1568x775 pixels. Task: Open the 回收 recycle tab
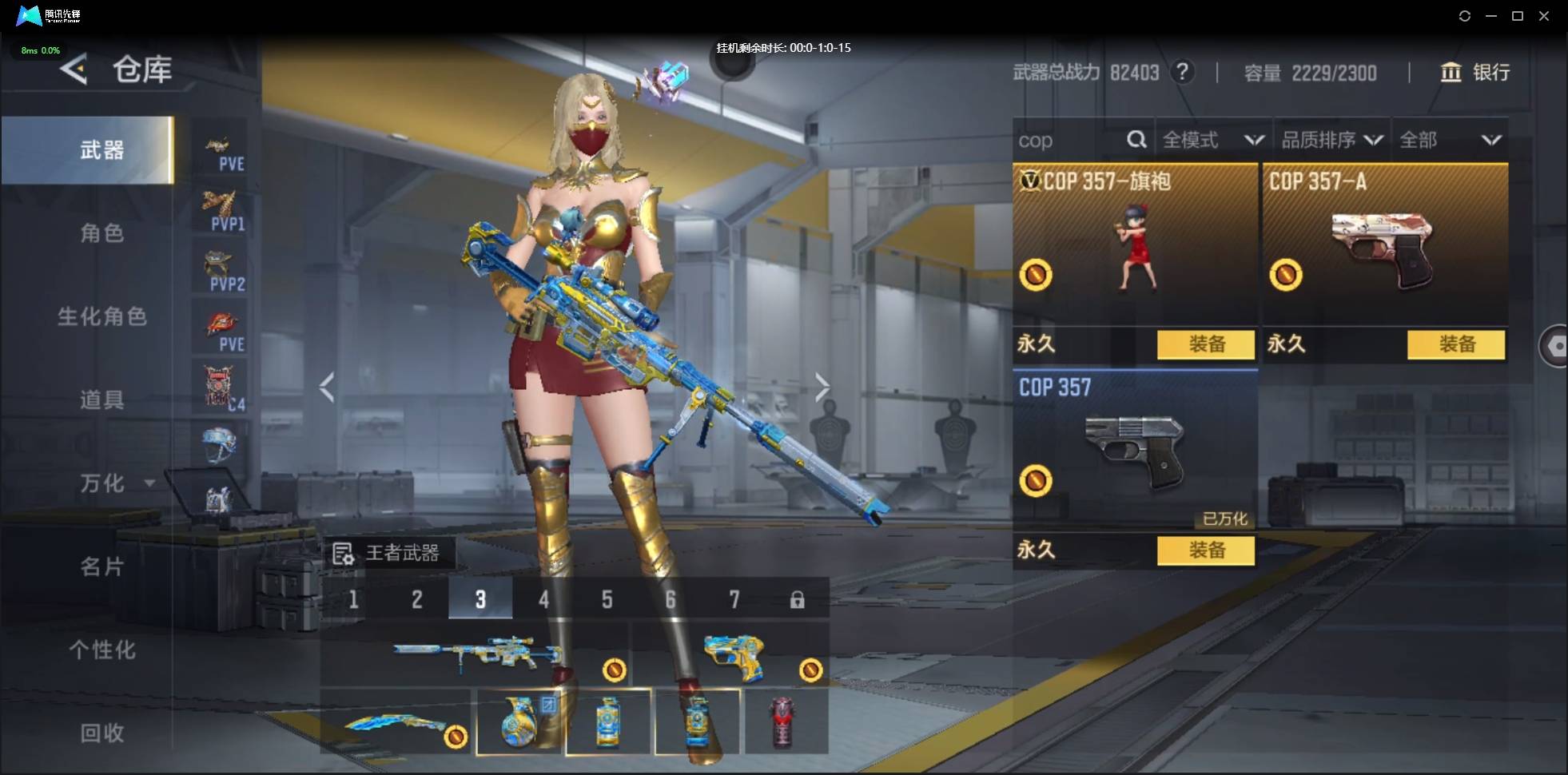click(101, 733)
